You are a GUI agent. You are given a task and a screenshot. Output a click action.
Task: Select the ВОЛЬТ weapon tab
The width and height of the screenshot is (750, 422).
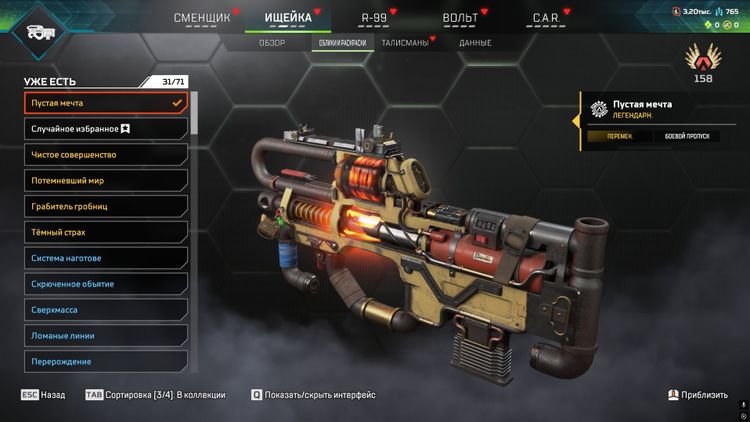coord(460,17)
